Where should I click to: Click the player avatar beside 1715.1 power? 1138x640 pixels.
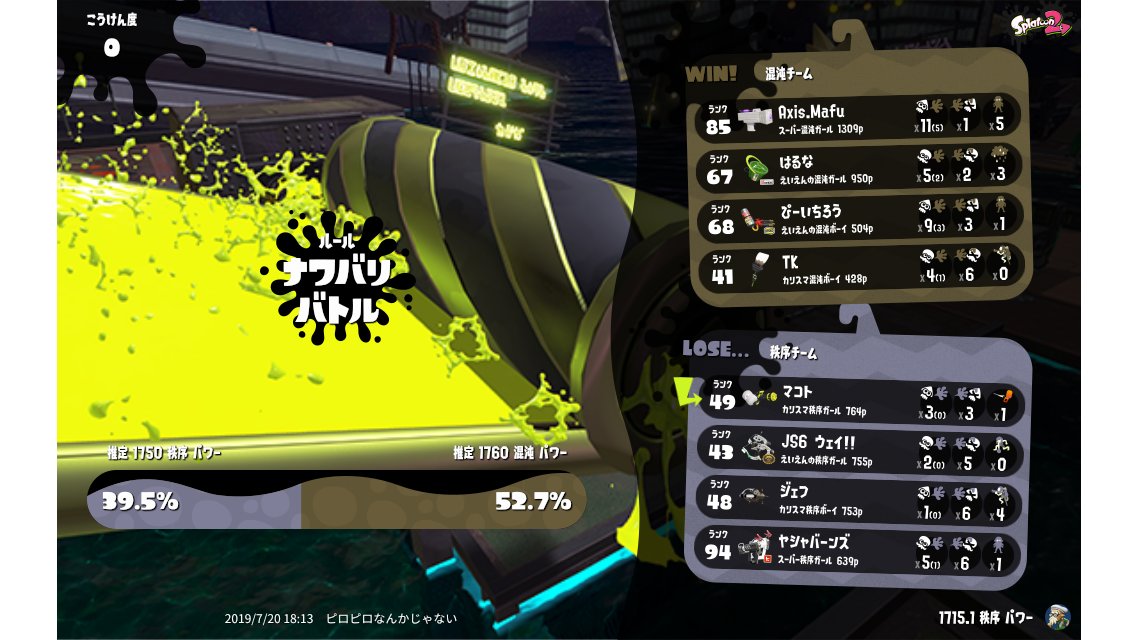[x=1057, y=616]
